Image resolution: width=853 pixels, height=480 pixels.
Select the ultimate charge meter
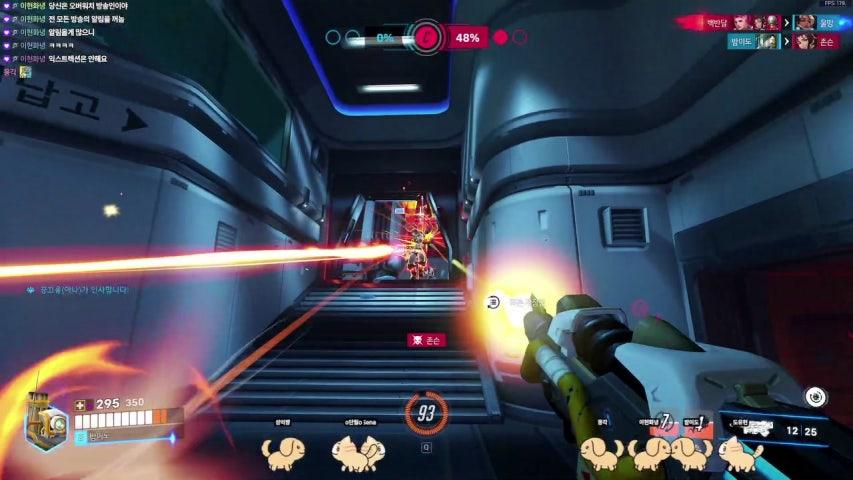(427, 412)
